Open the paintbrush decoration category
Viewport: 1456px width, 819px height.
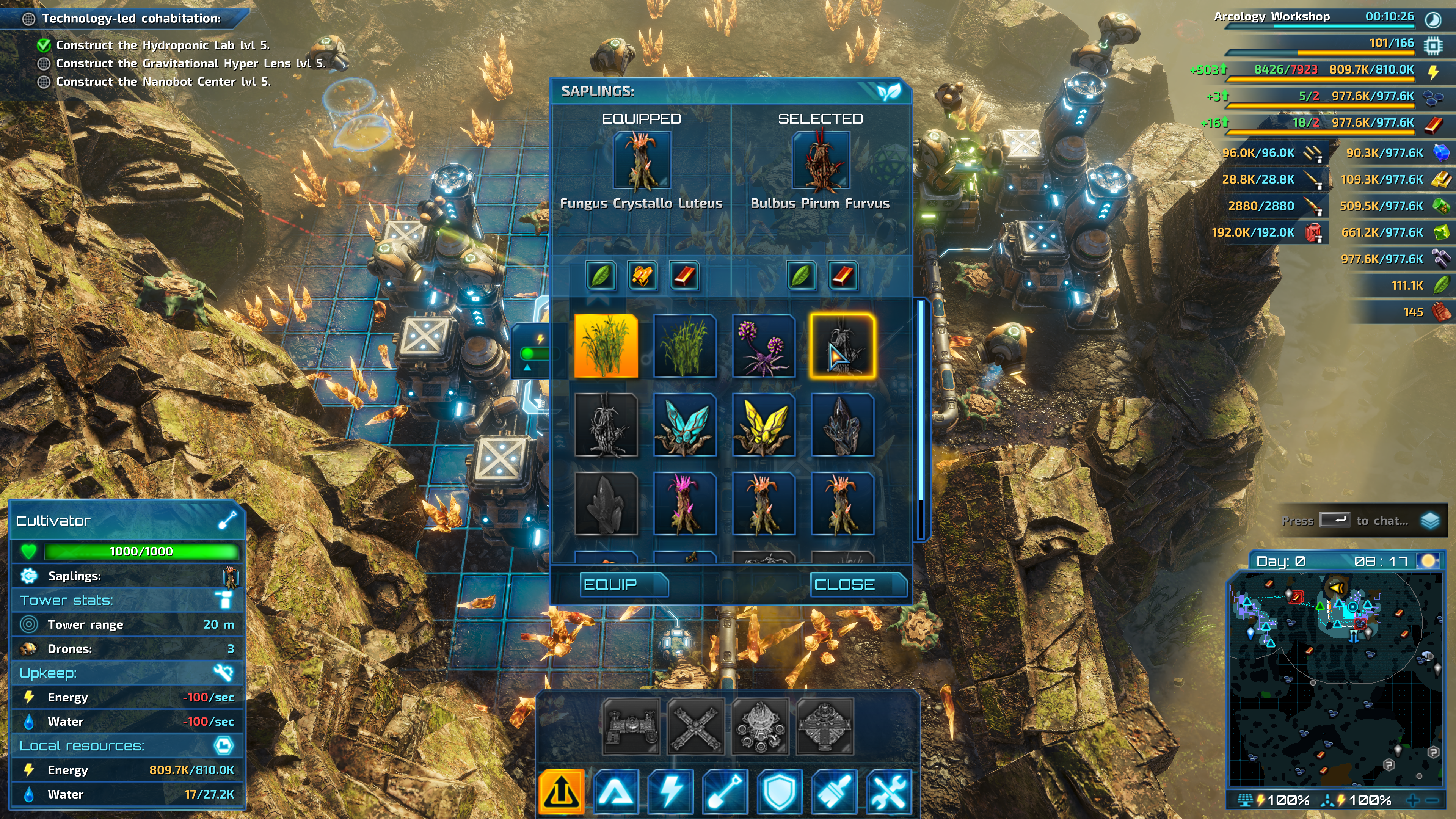[834, 791]
